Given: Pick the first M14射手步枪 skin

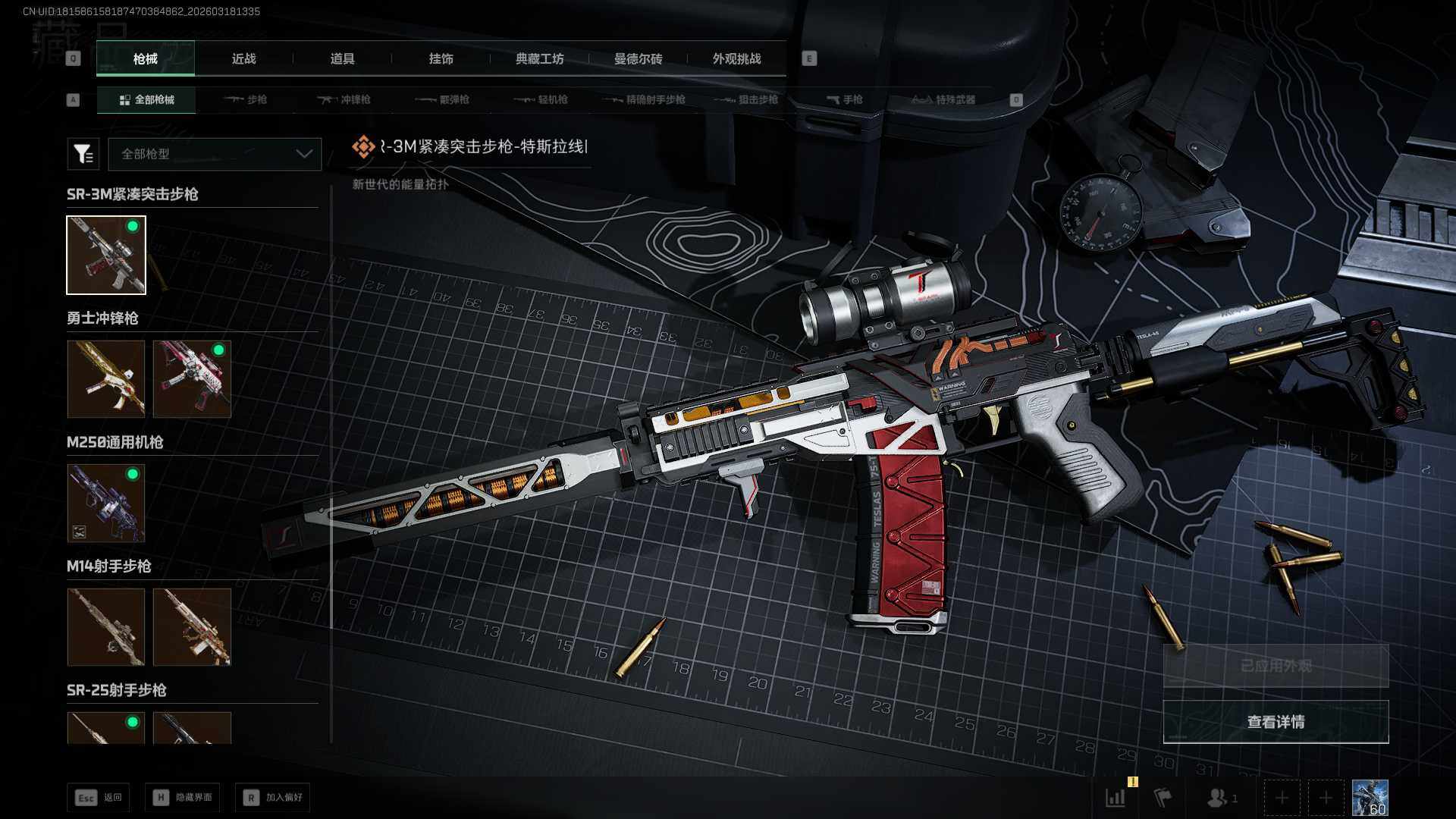Looking at the screenshot, I should click(x=106, y=627).
